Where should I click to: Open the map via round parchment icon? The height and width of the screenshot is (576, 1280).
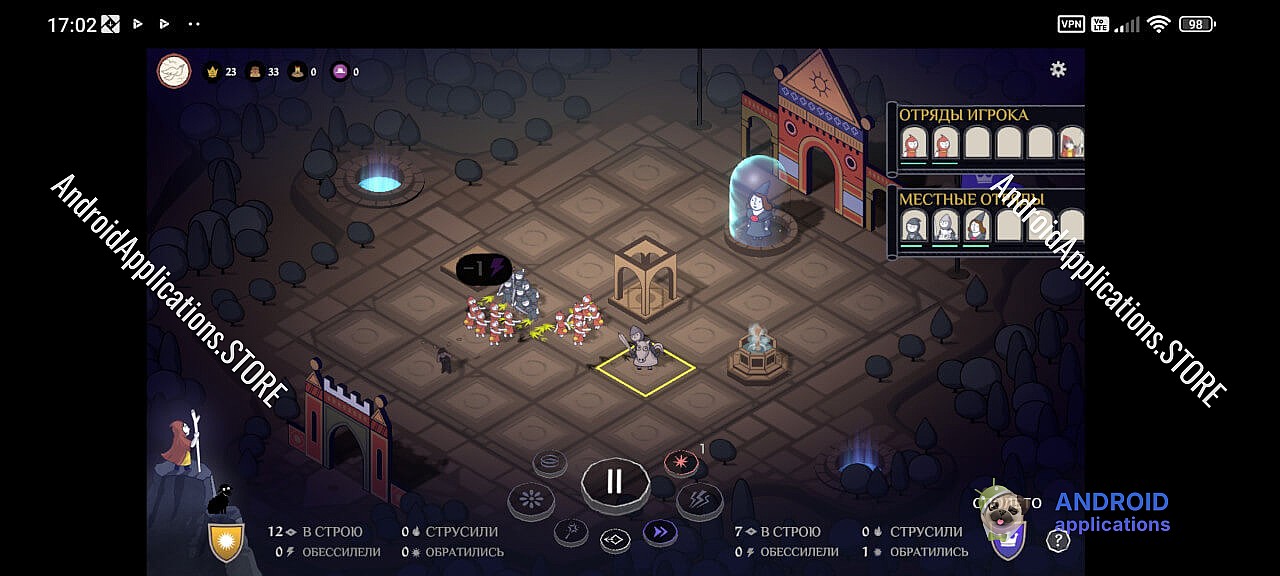(x=174, y=71)
